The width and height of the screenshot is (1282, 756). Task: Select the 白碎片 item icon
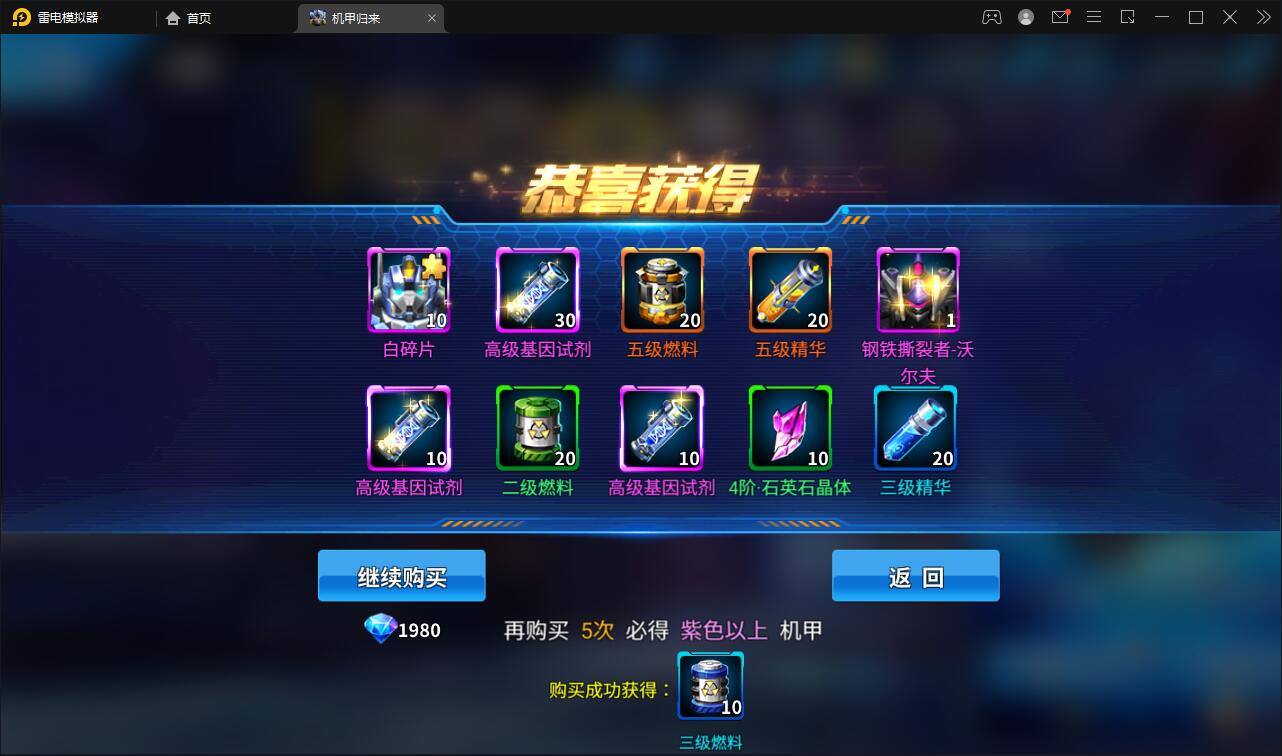(408, 291)
